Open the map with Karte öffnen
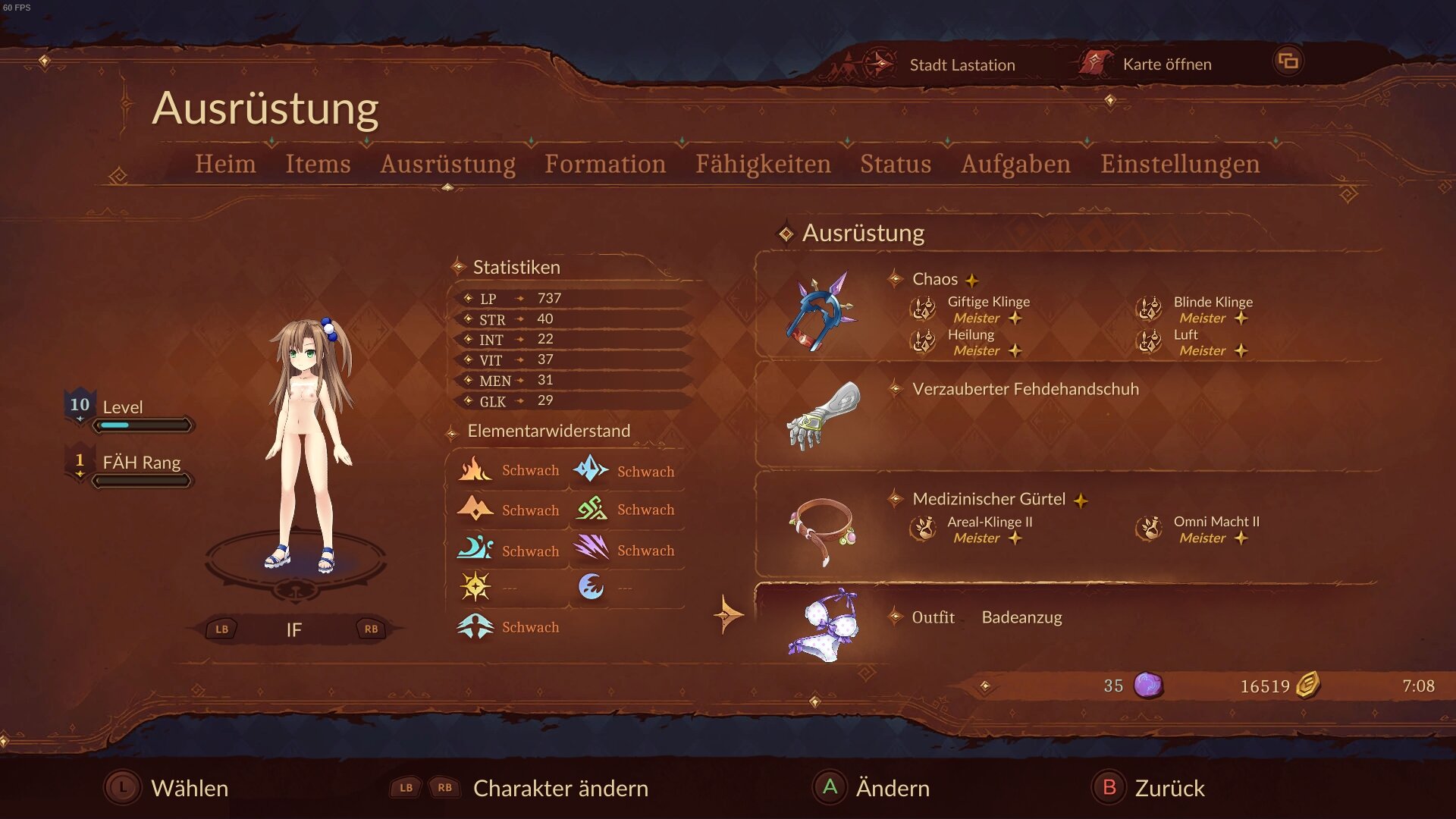Screen dimensions: 1456x819 (x=1166, y=64)
